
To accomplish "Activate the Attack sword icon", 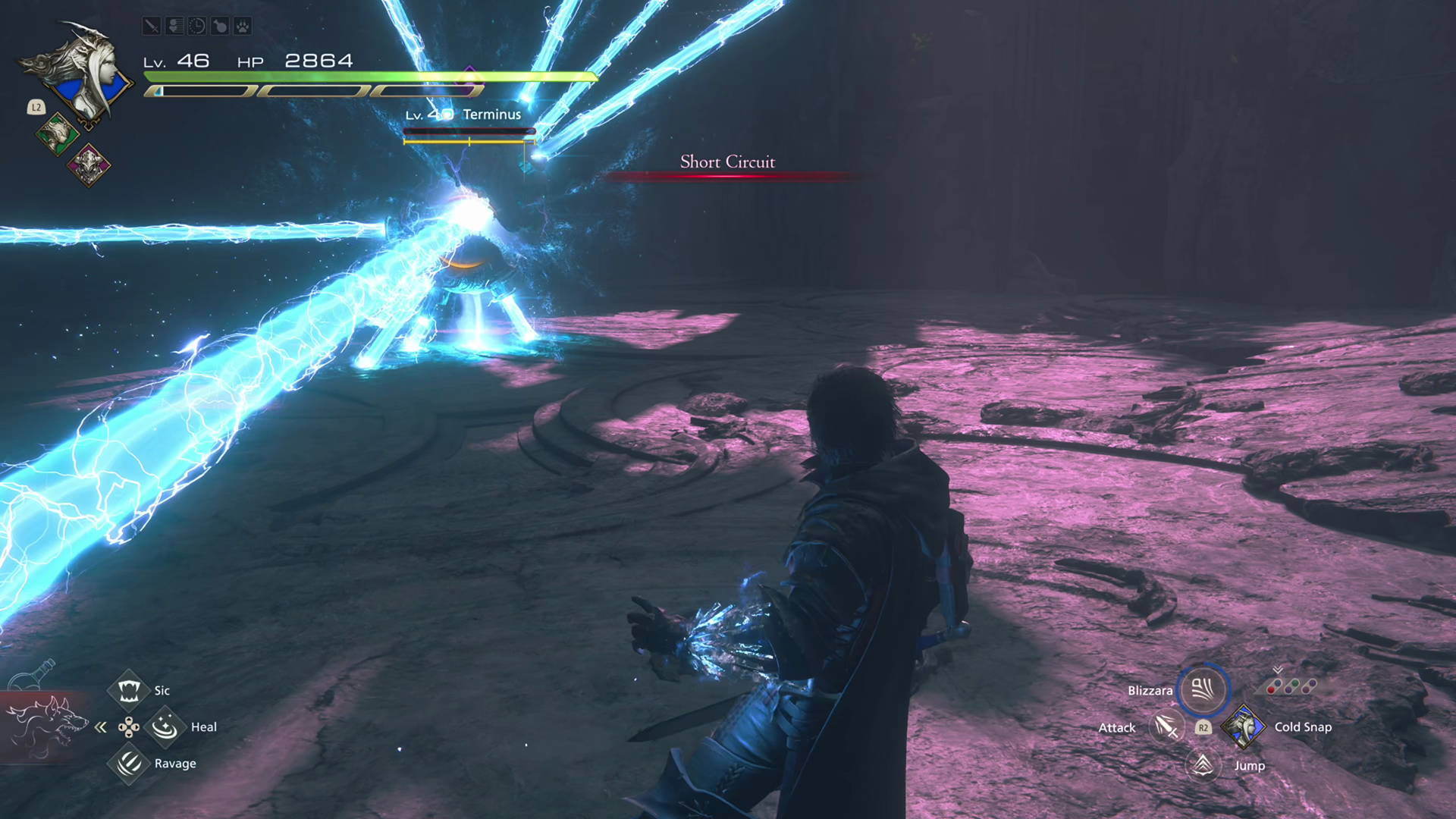I will (1166, 727).
